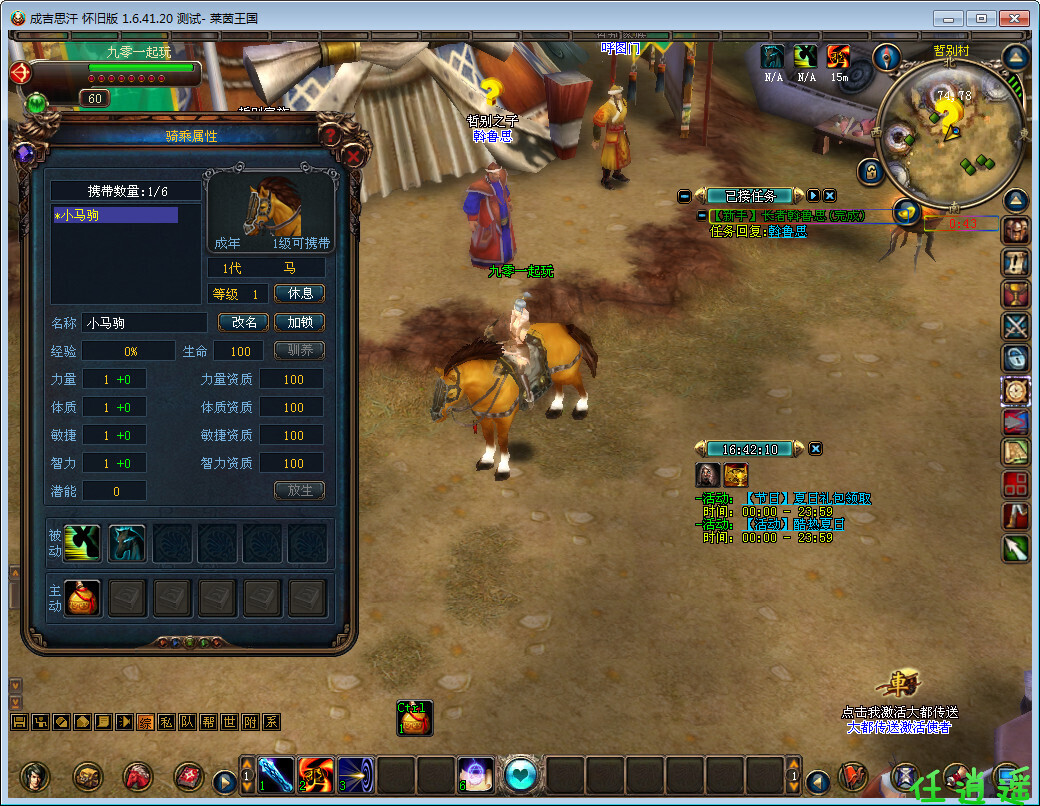Image resolution: width=1040 pixels, height=806 pixels.
Task: Select the red pouch active skill slot
Action: [x=82, y=597]
